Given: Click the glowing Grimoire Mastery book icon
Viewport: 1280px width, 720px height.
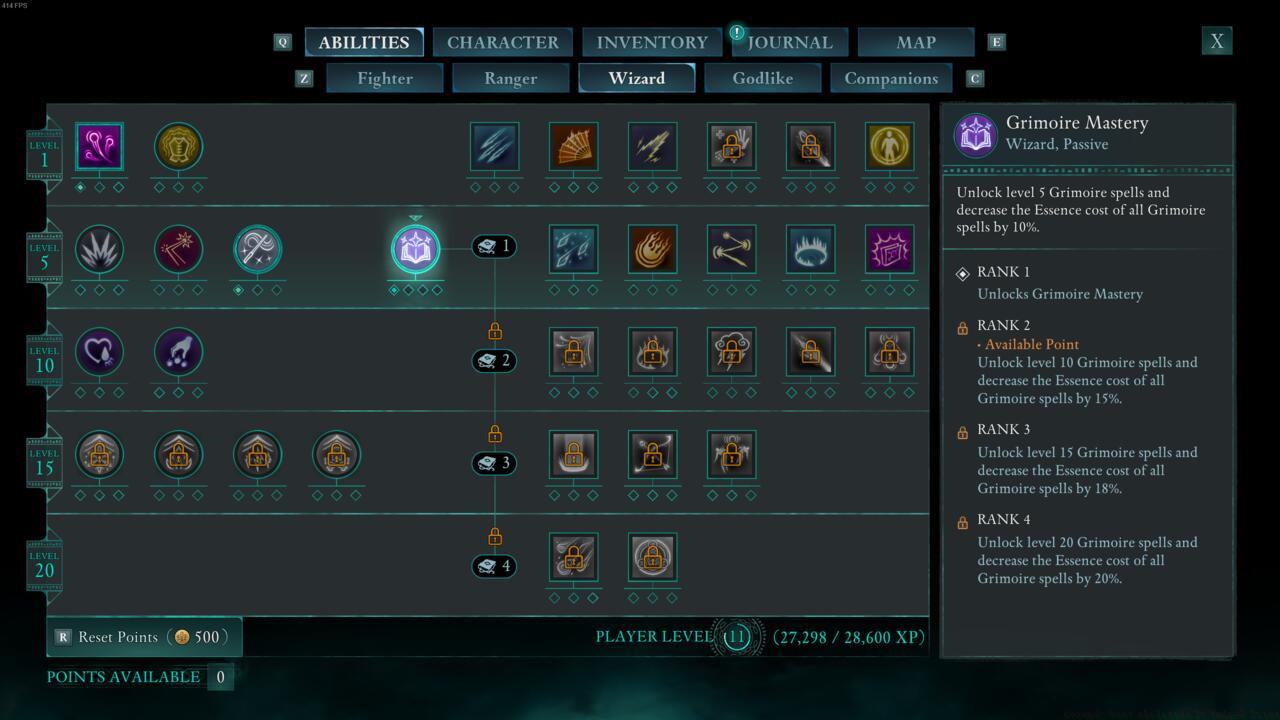Looking at the screenshot, I should [x=415, y=249].
